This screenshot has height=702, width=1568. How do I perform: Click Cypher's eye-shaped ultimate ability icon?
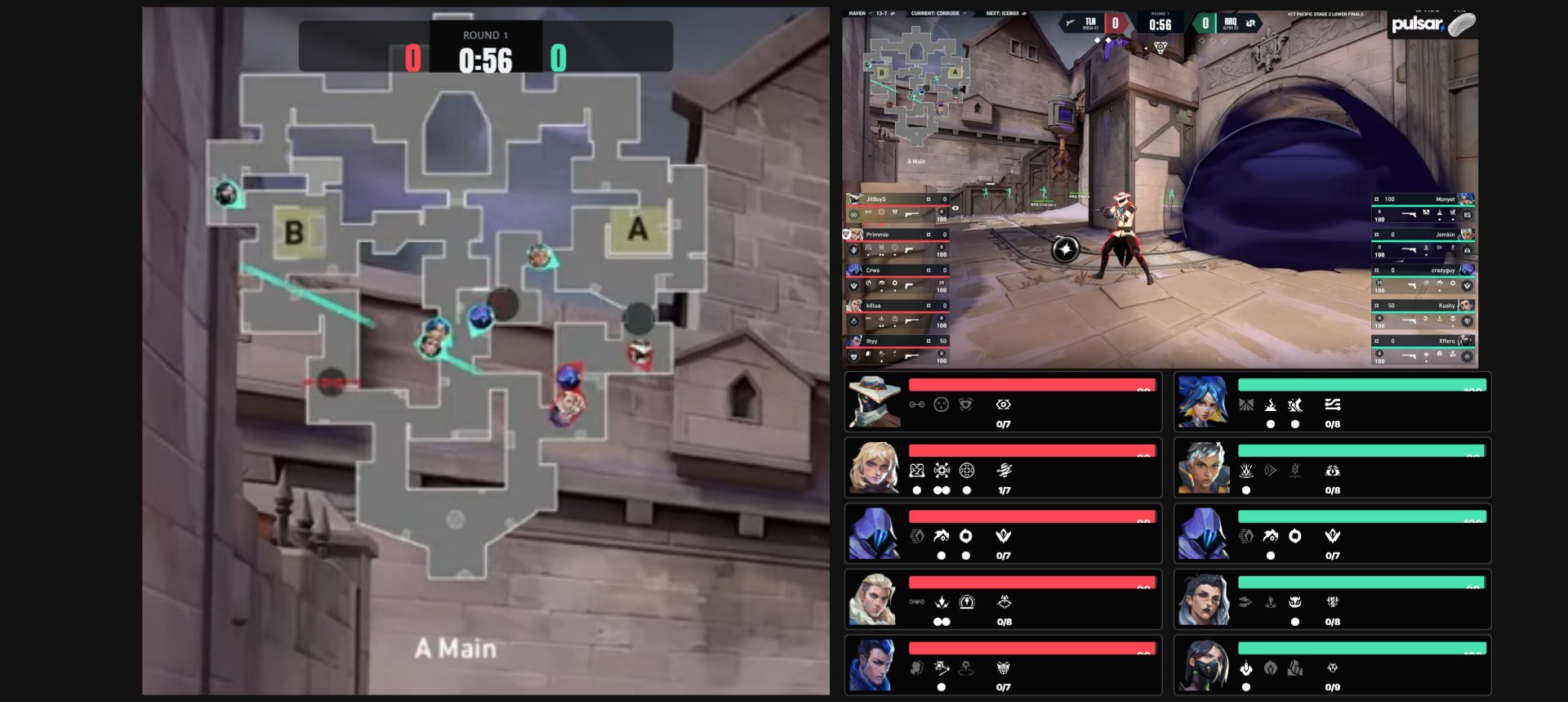(x=1004, y=405)
